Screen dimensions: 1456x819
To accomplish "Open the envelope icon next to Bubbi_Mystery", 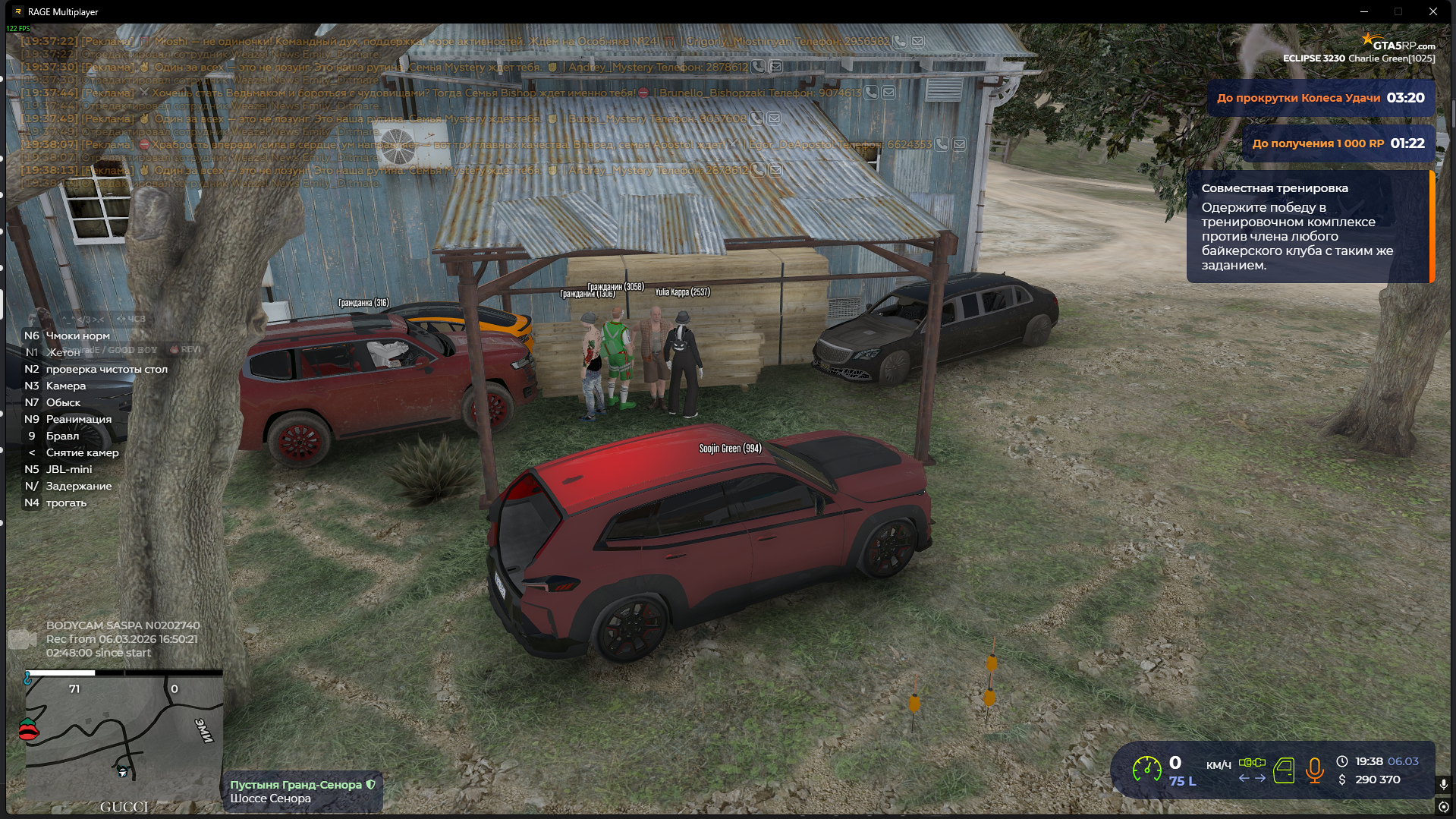I will tap(774, 118).
